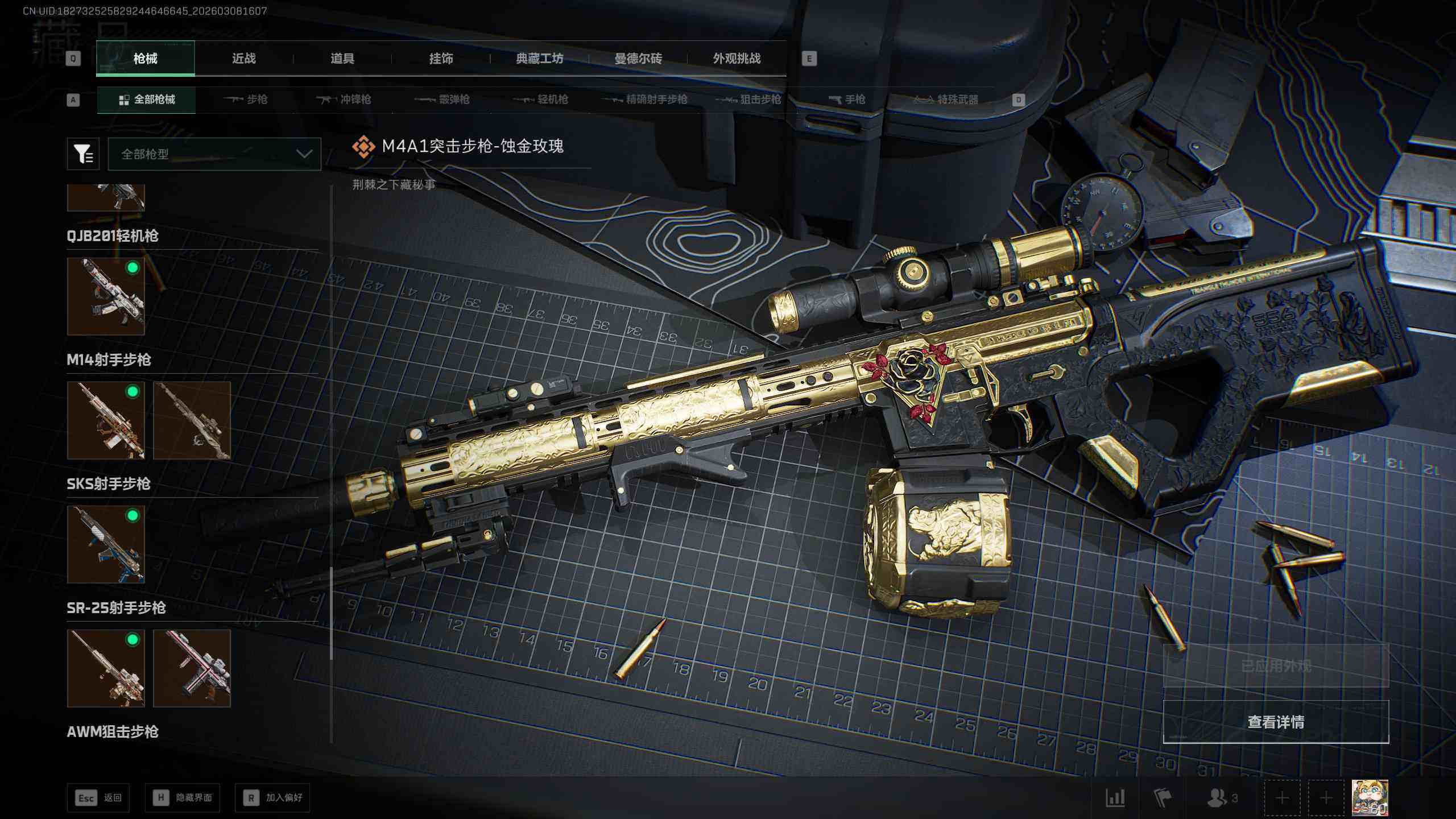The width and height of the screenshot is (1456, 819).
Task: Open the 全部枪型 dropdown
Action: point(214,154)
